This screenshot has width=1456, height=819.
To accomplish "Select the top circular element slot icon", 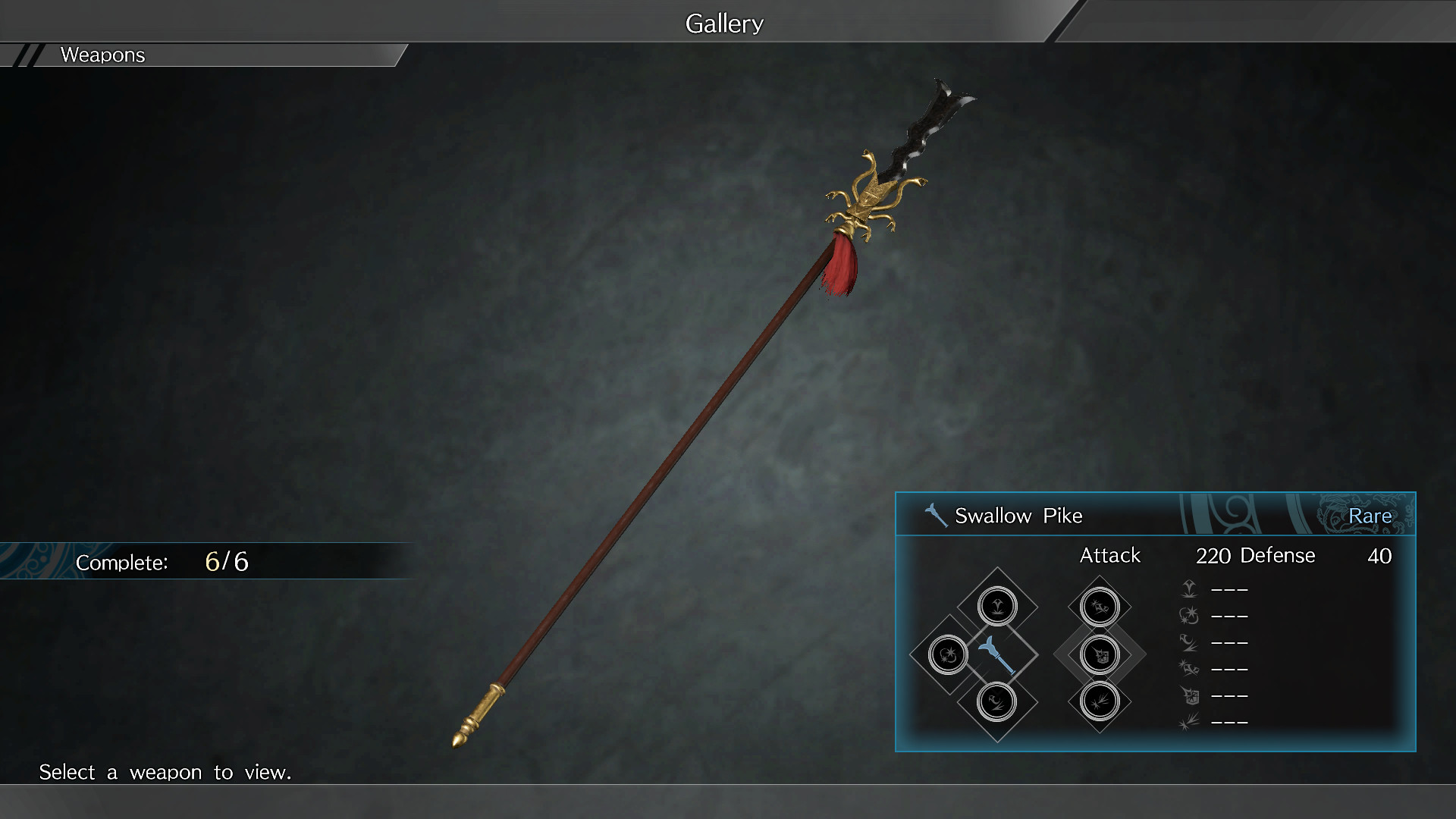I will (998, 605).
